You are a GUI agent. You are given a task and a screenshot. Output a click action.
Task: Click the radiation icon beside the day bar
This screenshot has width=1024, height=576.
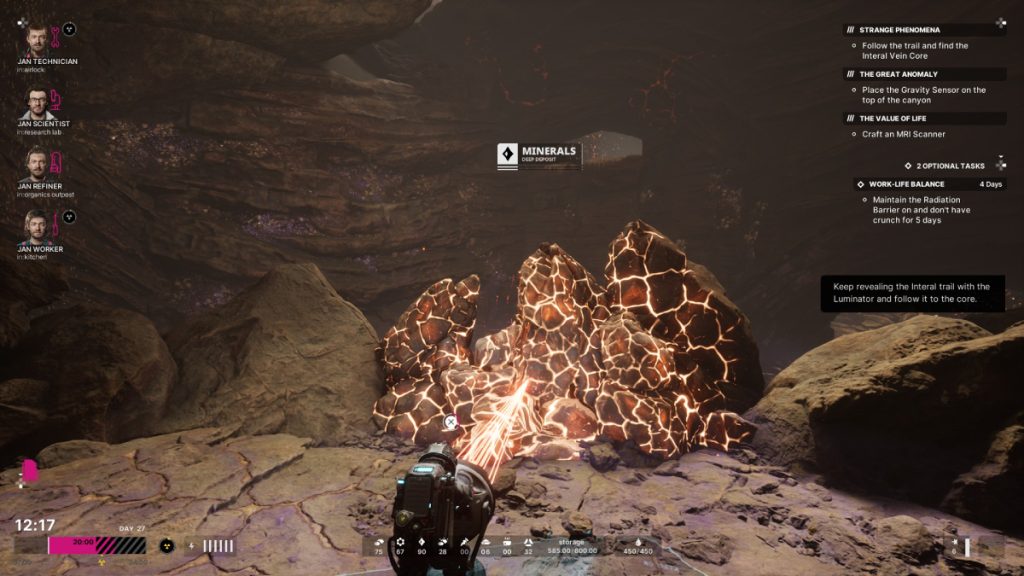pos(167,546)
